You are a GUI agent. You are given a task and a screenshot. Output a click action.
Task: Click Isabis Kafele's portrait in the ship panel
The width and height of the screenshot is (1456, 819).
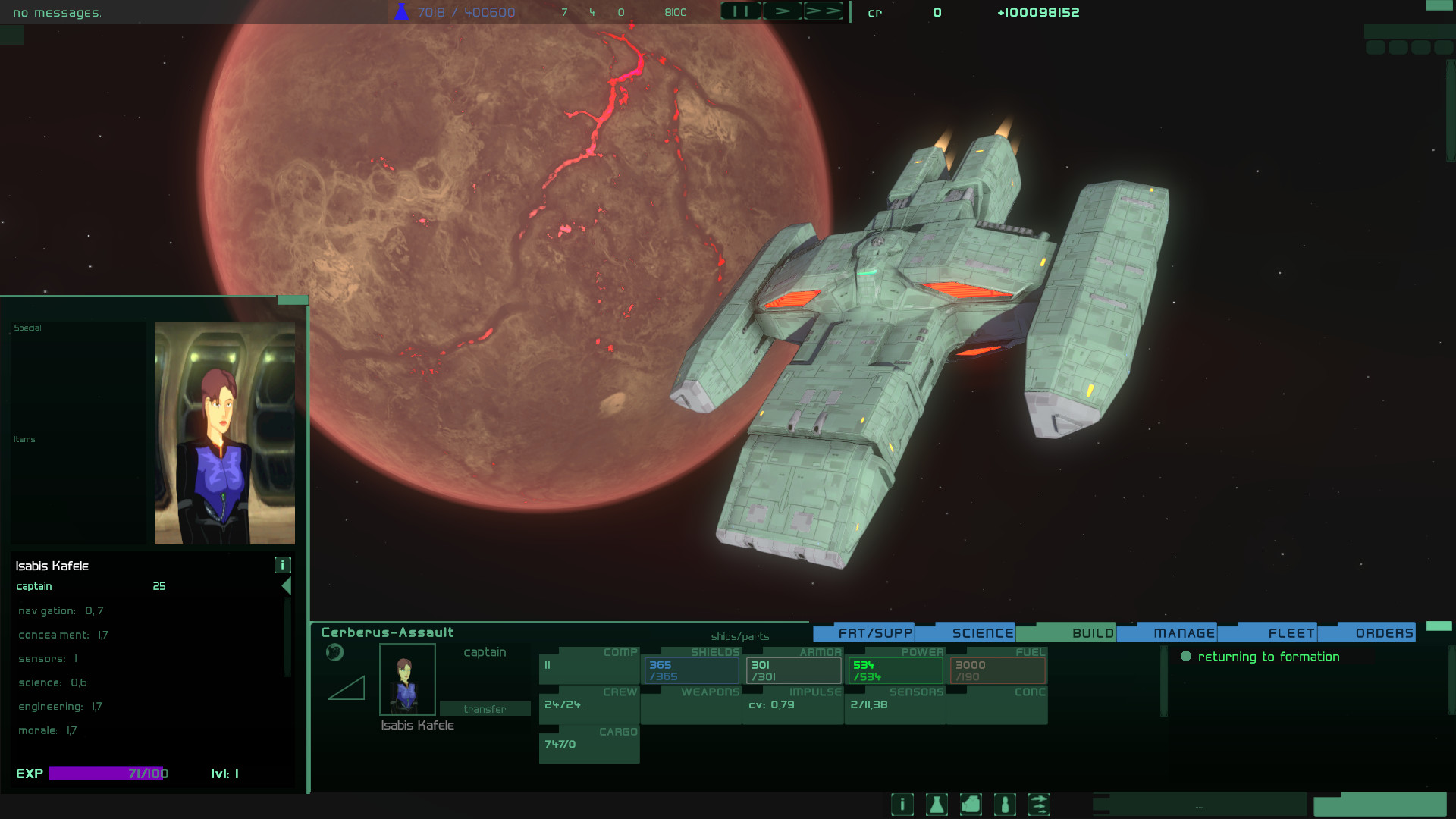[406, 679]
